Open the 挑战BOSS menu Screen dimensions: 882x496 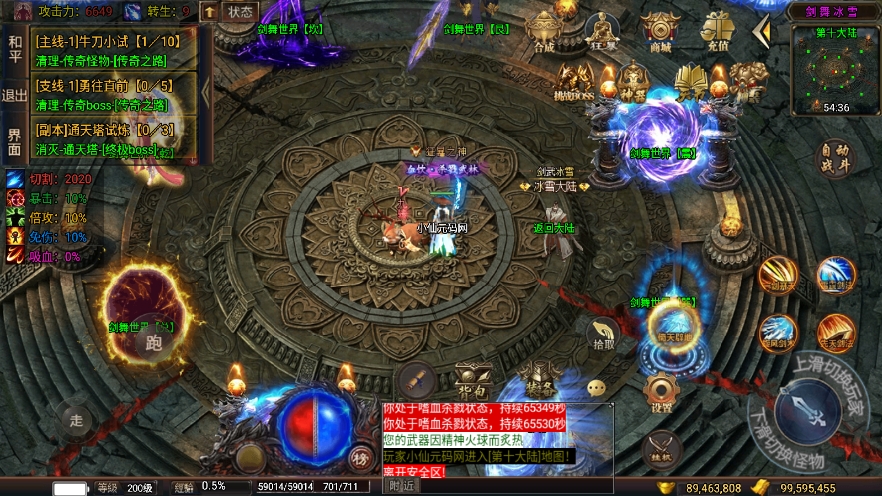tap(575, 82)
